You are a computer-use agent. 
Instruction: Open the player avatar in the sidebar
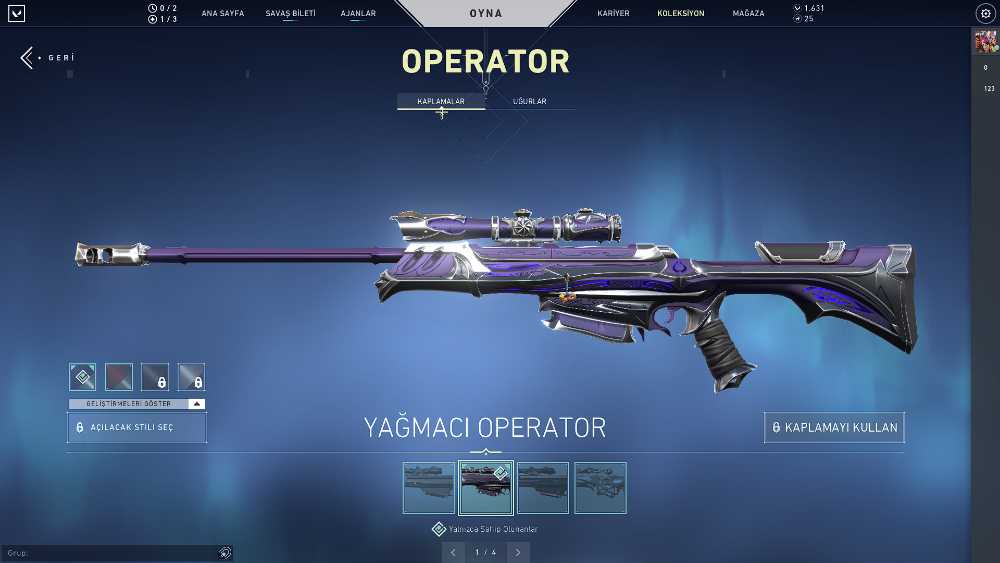[x=985, y=42]
